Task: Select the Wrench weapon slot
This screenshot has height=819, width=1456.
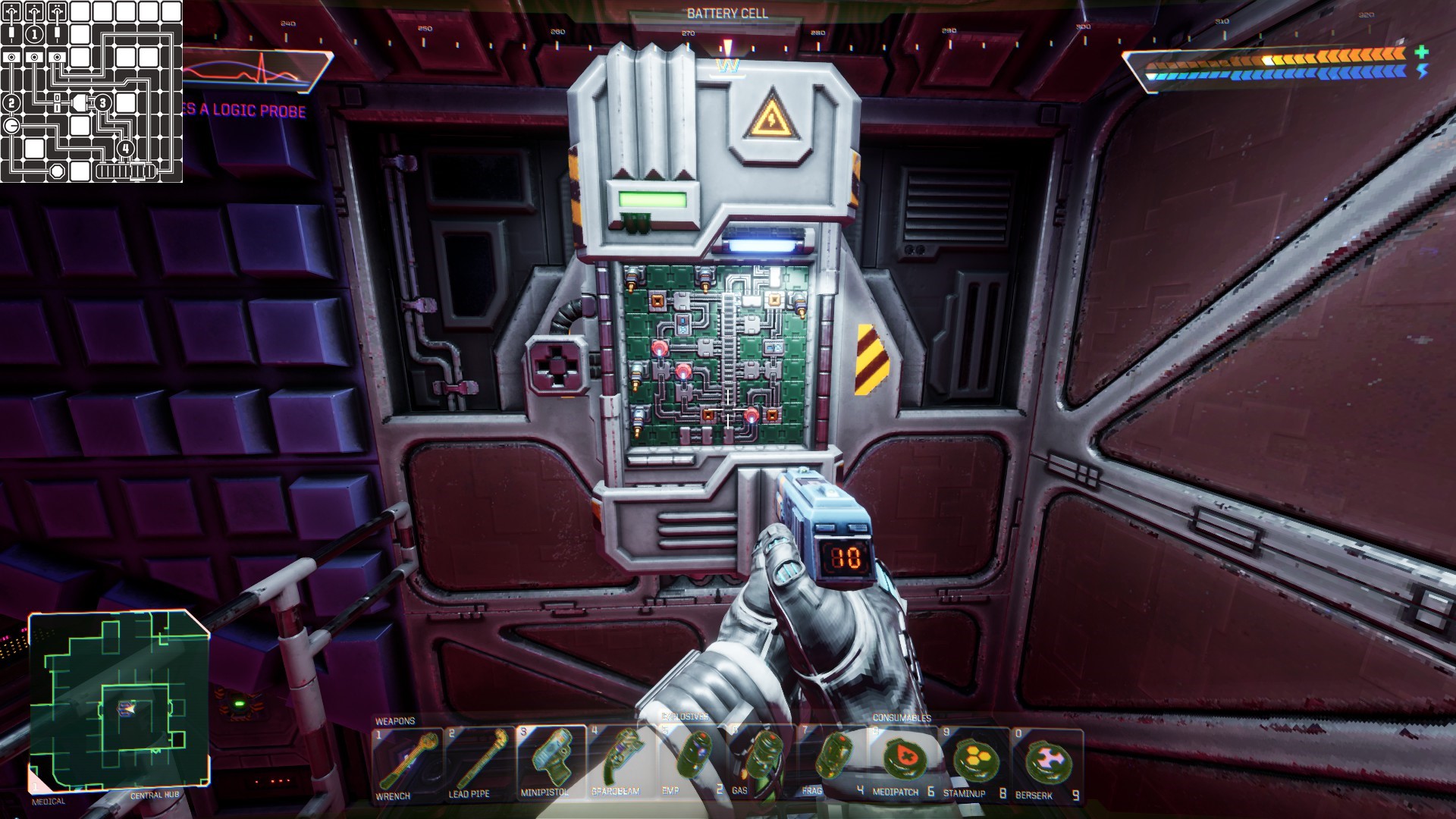Action: 407,762
